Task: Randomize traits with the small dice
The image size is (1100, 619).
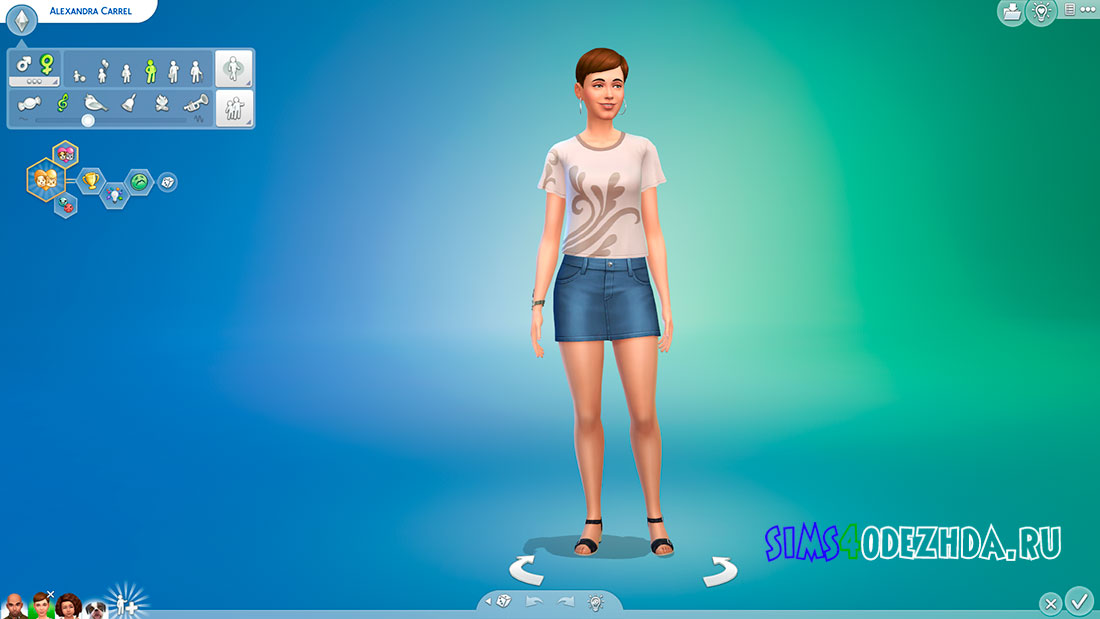Action: (167, 182)
